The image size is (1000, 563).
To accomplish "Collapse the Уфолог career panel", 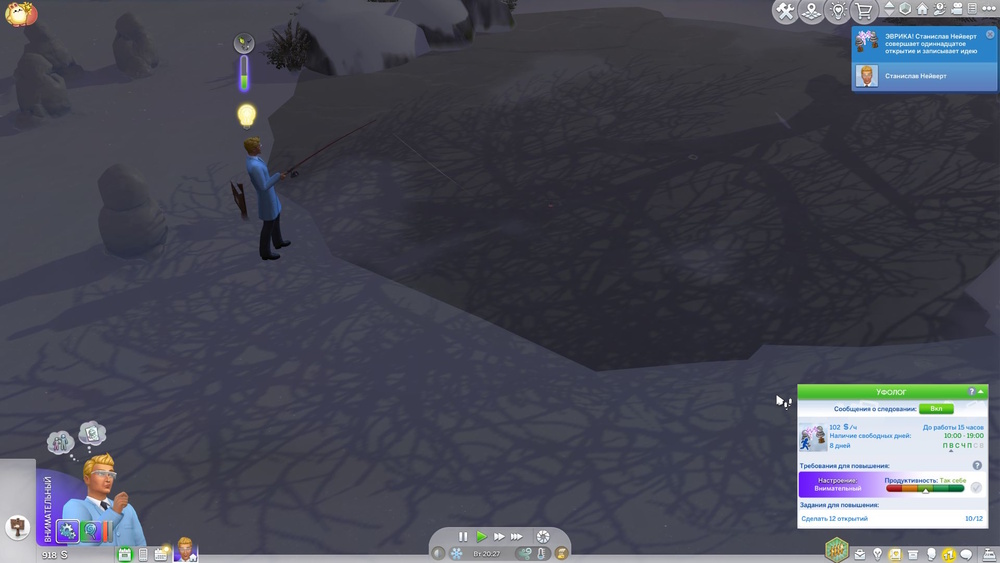I will tap(982, 392).
